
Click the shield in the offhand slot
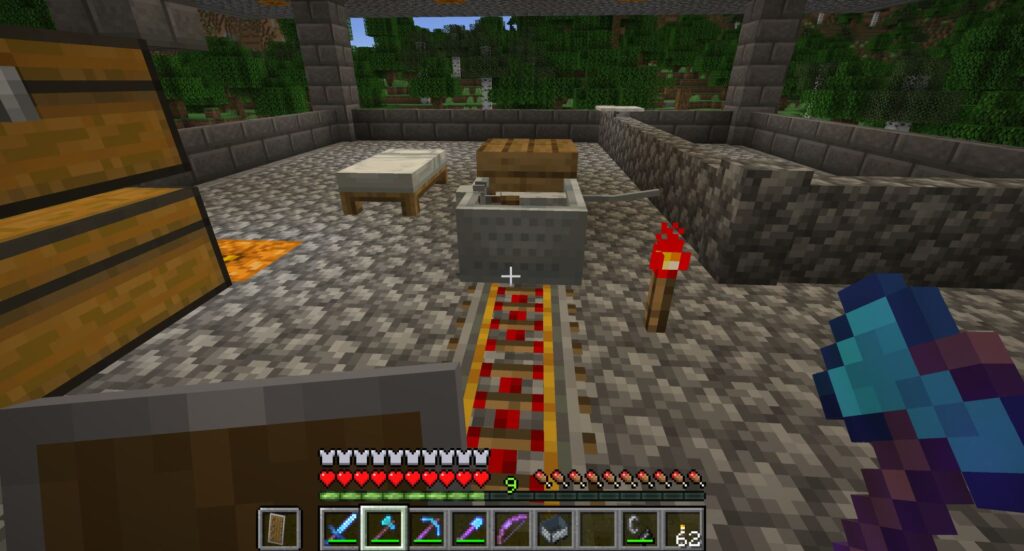[x=274, y=527]
